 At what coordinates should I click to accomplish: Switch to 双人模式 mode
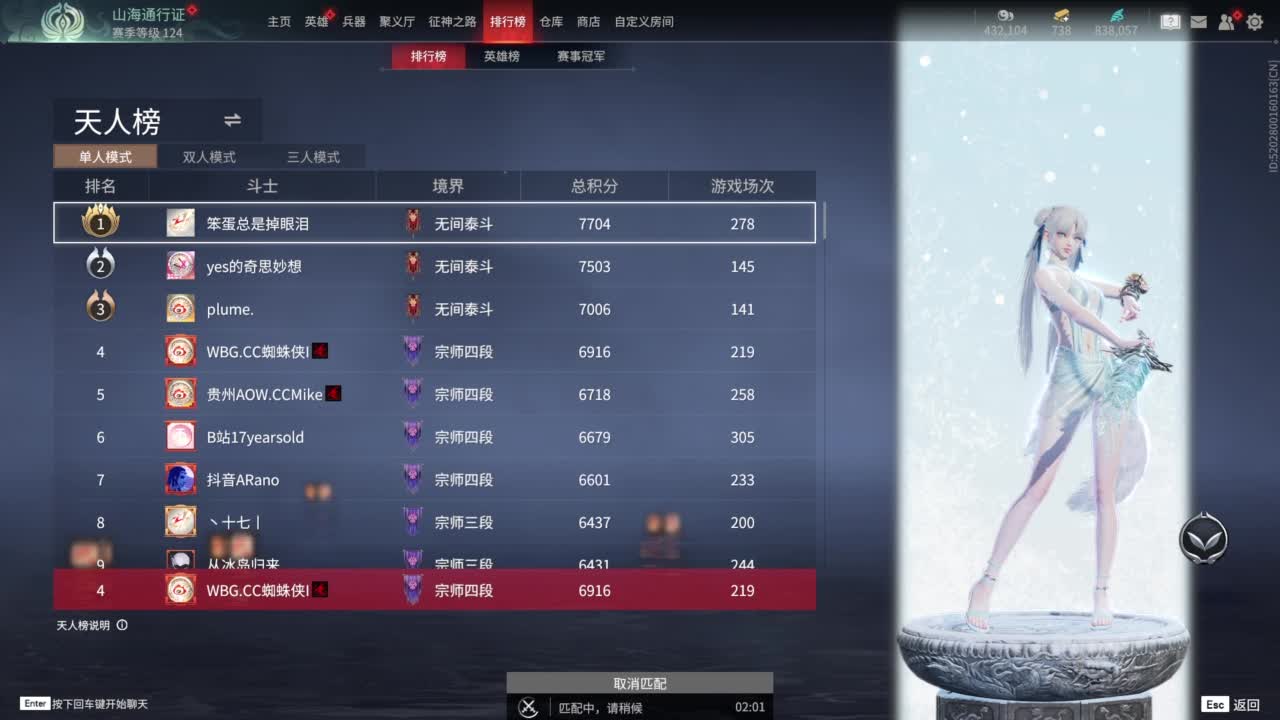click(207, 157)
